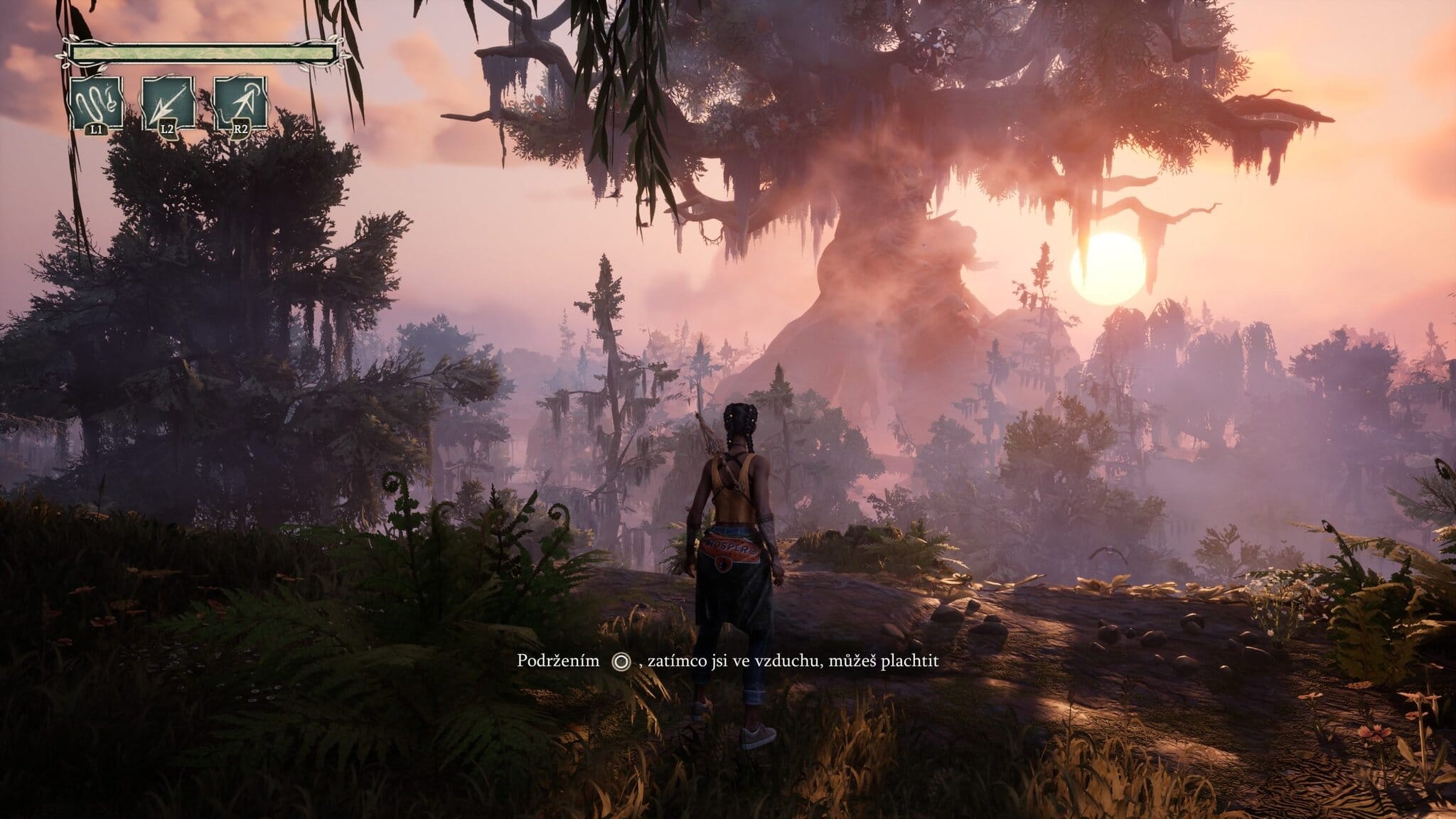Trigger the upward-right arrow push ability

(240, 104)
